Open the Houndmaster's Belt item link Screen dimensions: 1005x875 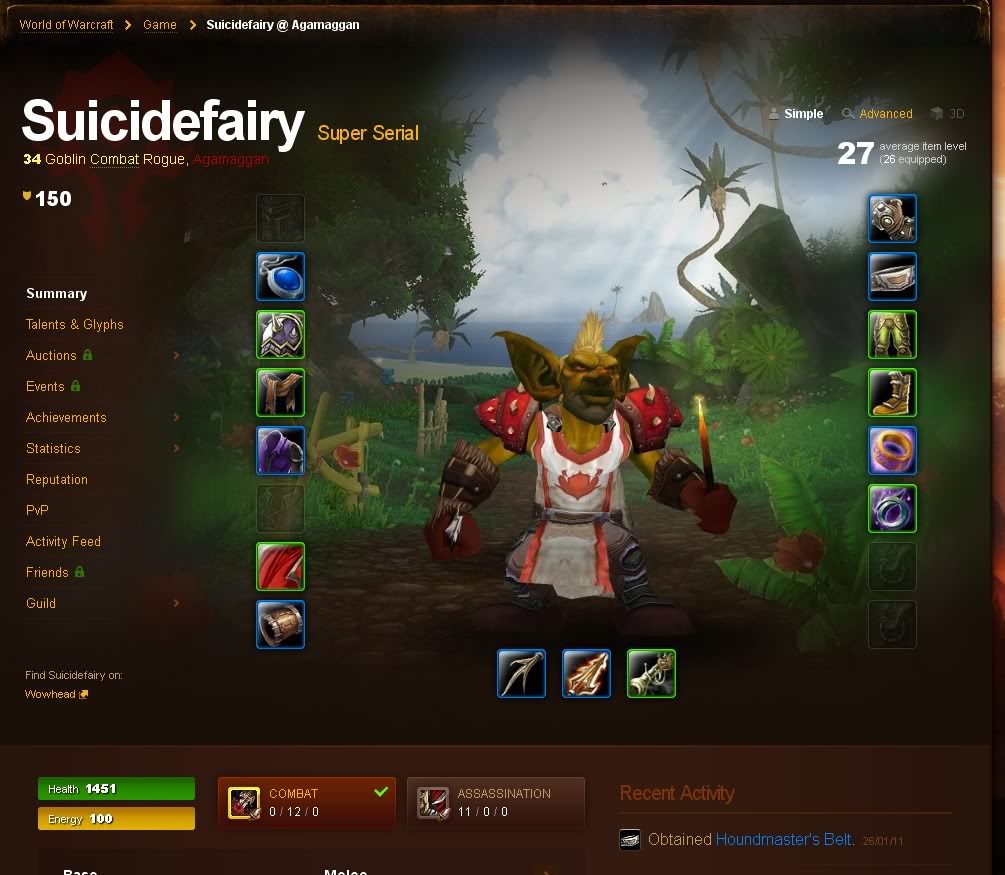[x=784, y=840]
